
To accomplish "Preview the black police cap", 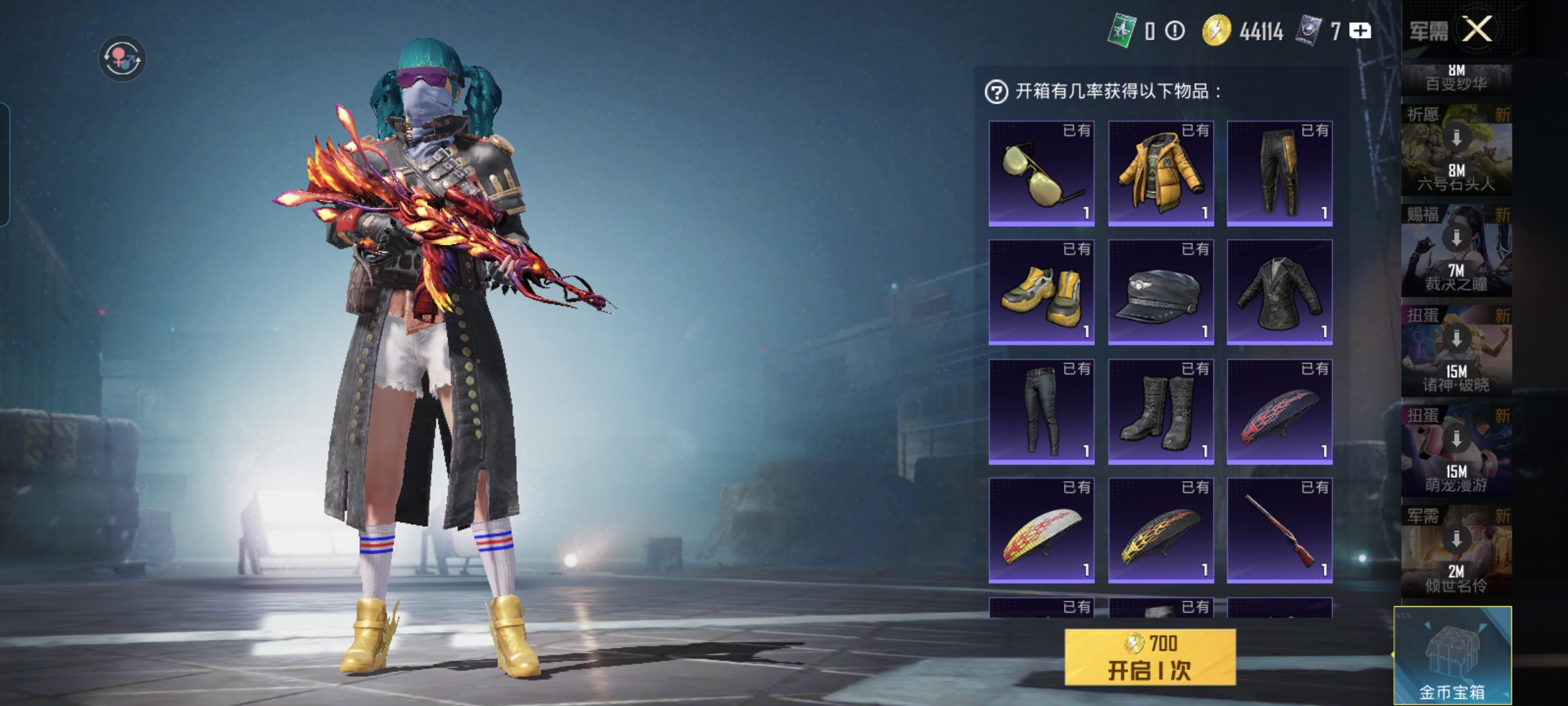I will 1161,292.
